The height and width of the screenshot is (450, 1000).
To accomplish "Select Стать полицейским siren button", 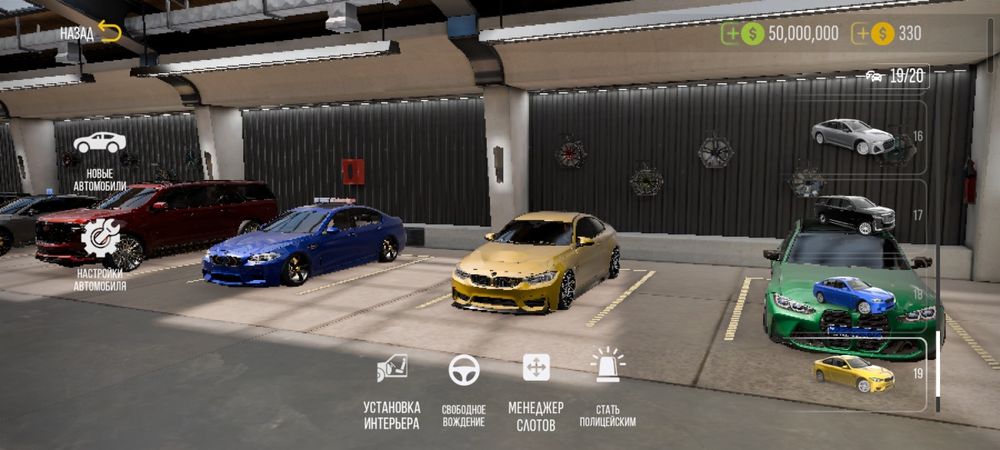I will click(607, 389).
